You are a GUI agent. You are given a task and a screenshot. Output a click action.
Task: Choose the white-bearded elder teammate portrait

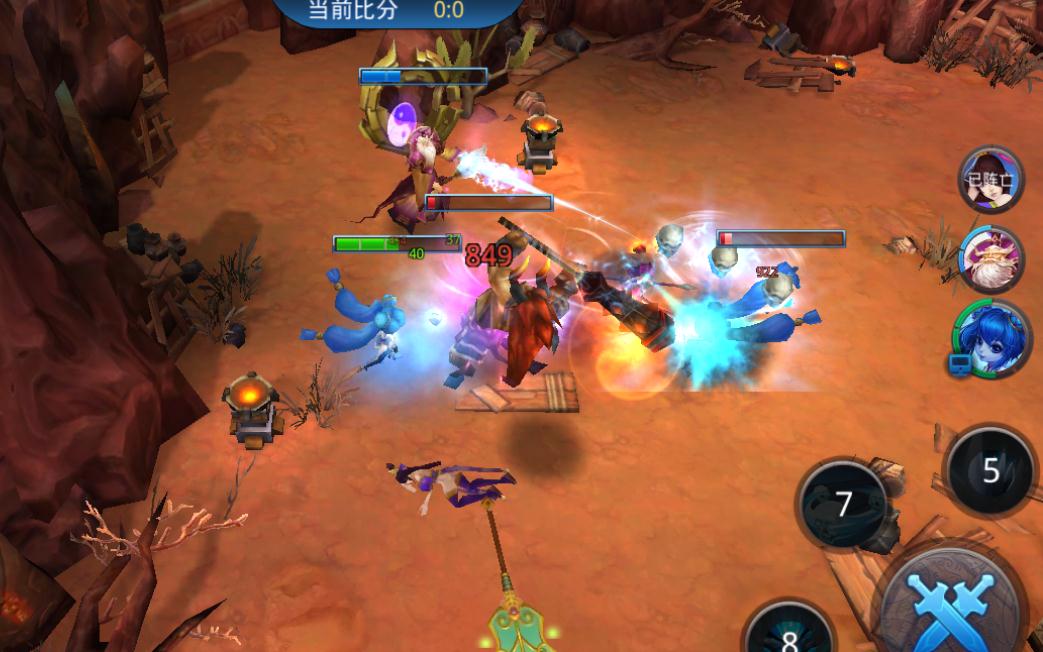coord(991,258)
